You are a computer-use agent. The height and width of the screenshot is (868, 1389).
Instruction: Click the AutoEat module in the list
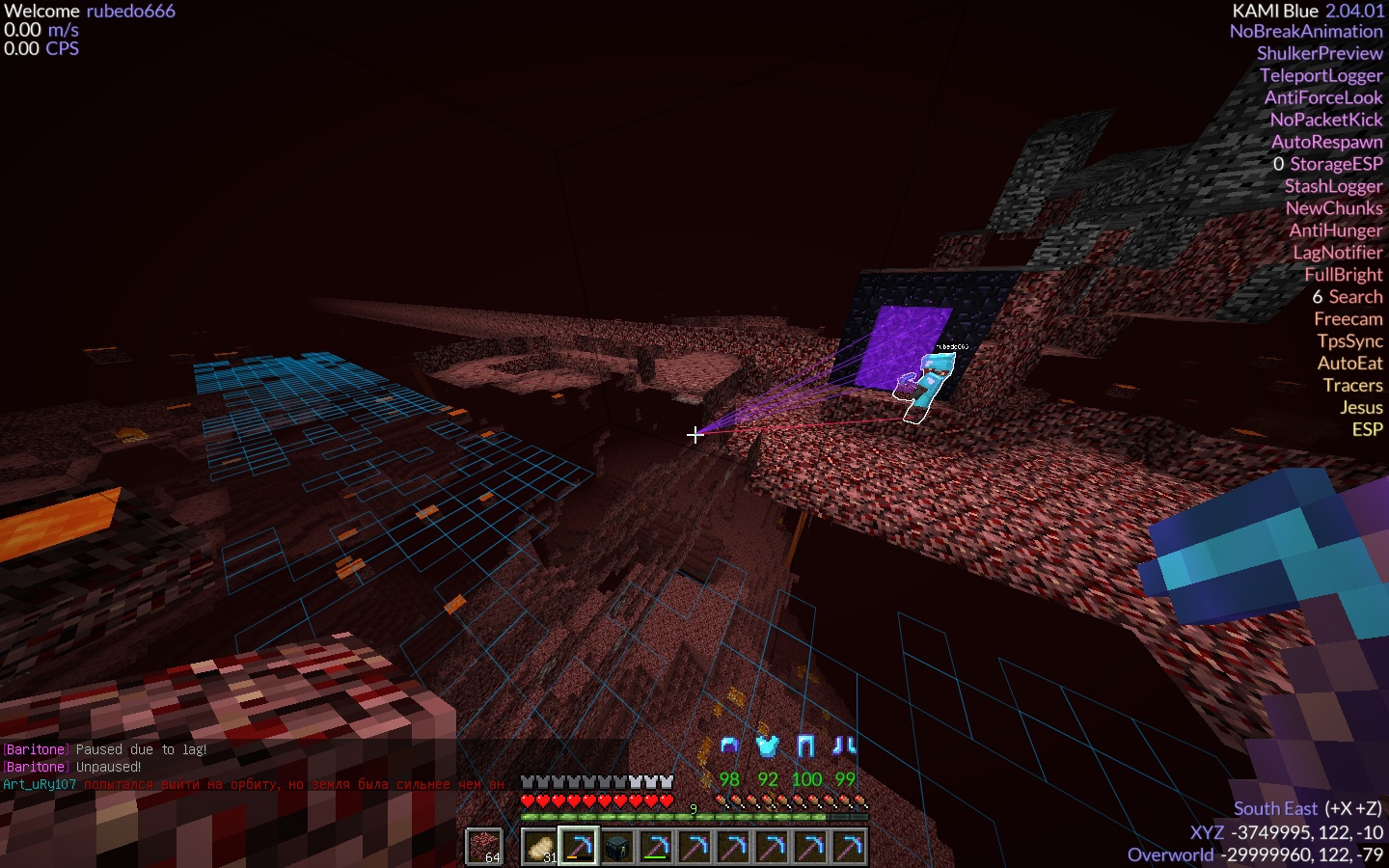(x=1349, y=364)
